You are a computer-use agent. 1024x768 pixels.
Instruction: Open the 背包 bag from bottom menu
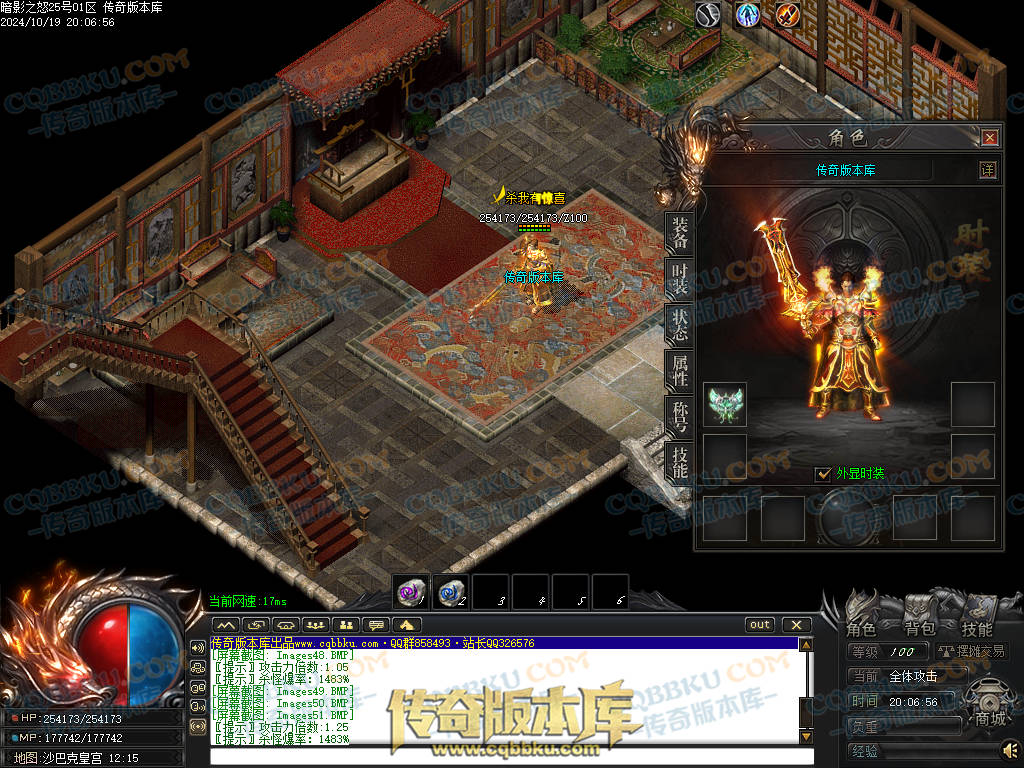coord(919,628)
